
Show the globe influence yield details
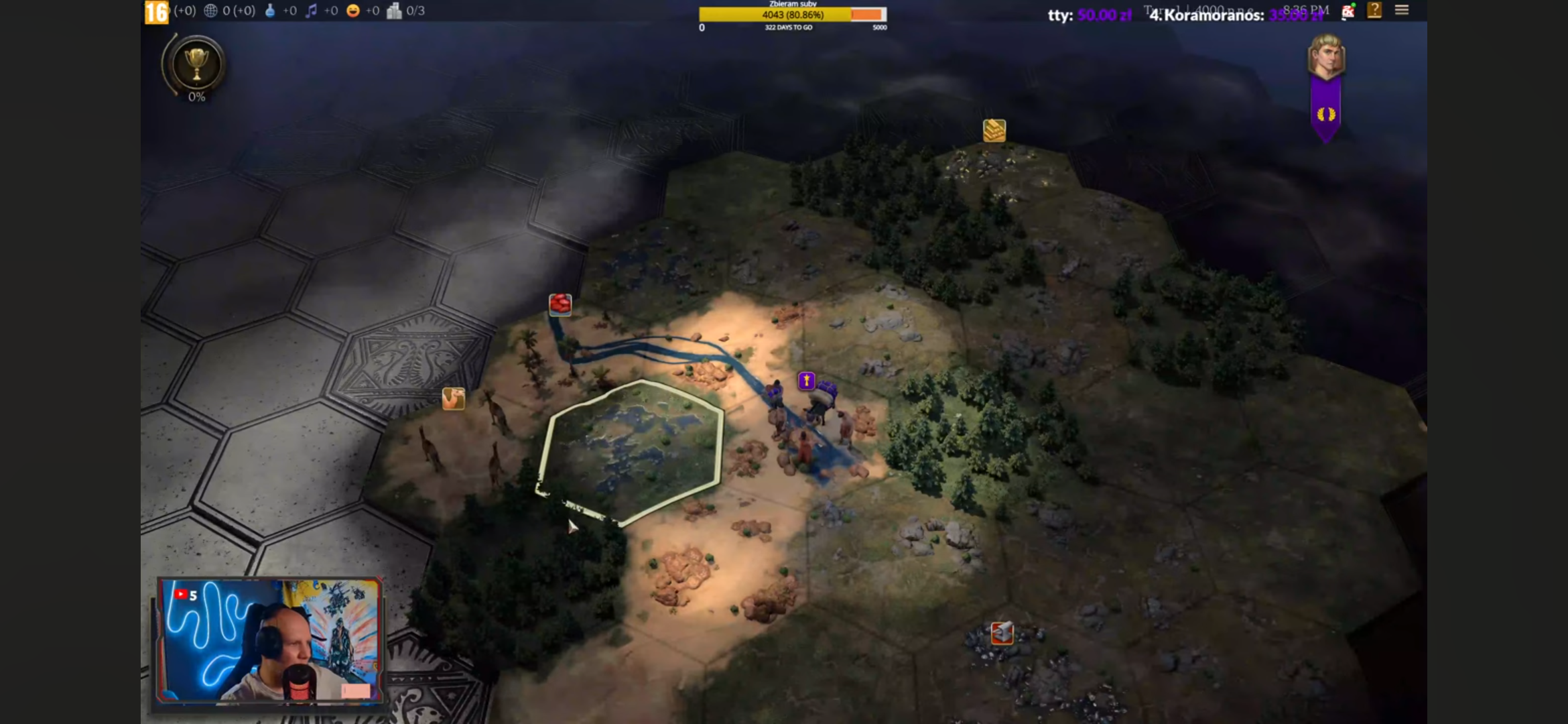tap(210, 11)
